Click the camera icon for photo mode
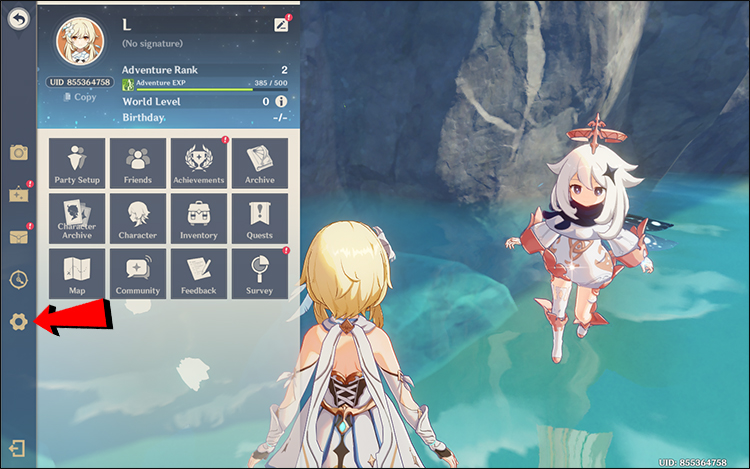The height and width of the screenshot is (469, 750). point(18,152)
